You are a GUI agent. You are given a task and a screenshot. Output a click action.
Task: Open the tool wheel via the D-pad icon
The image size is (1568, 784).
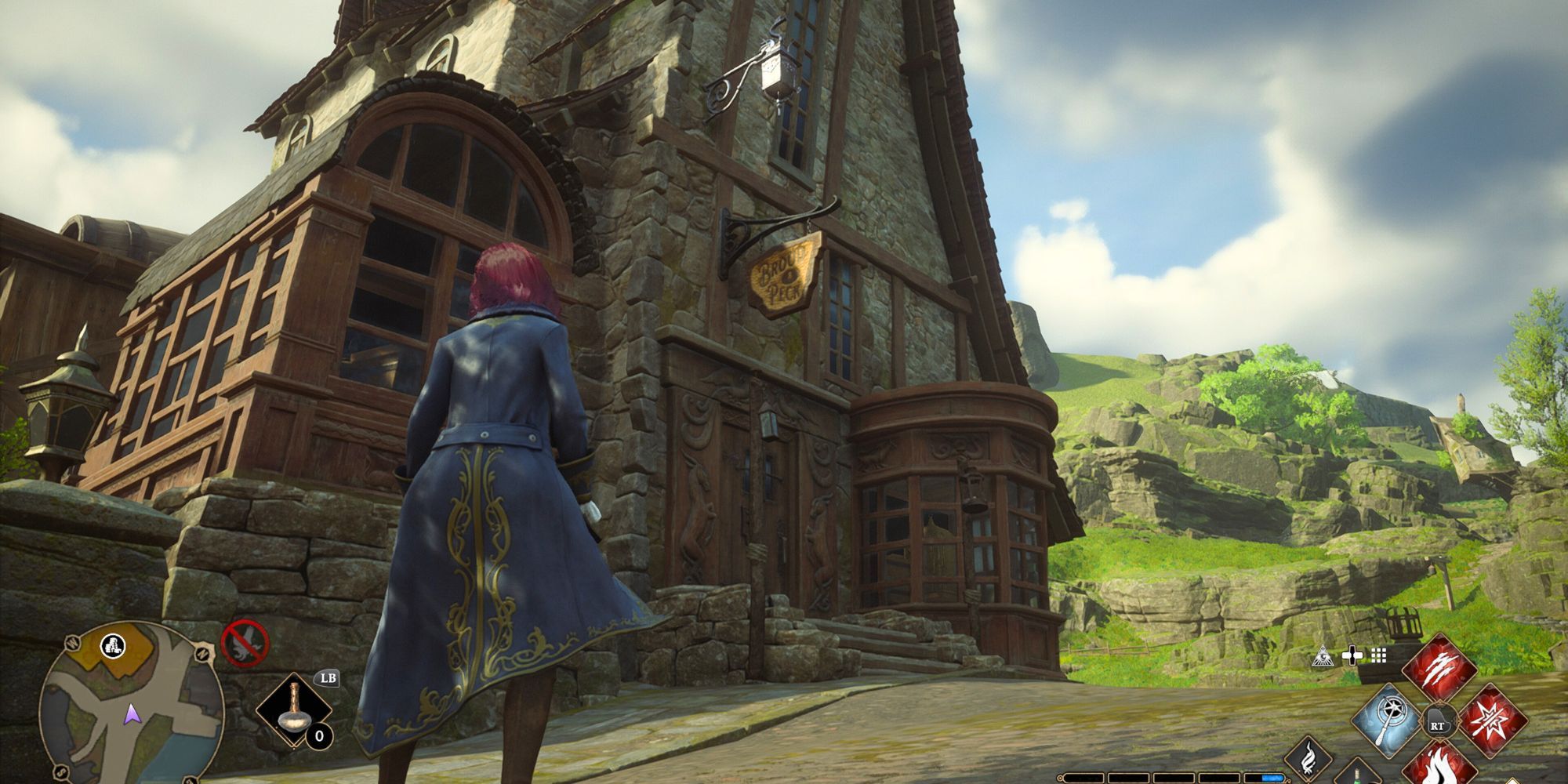[1352, 657]
